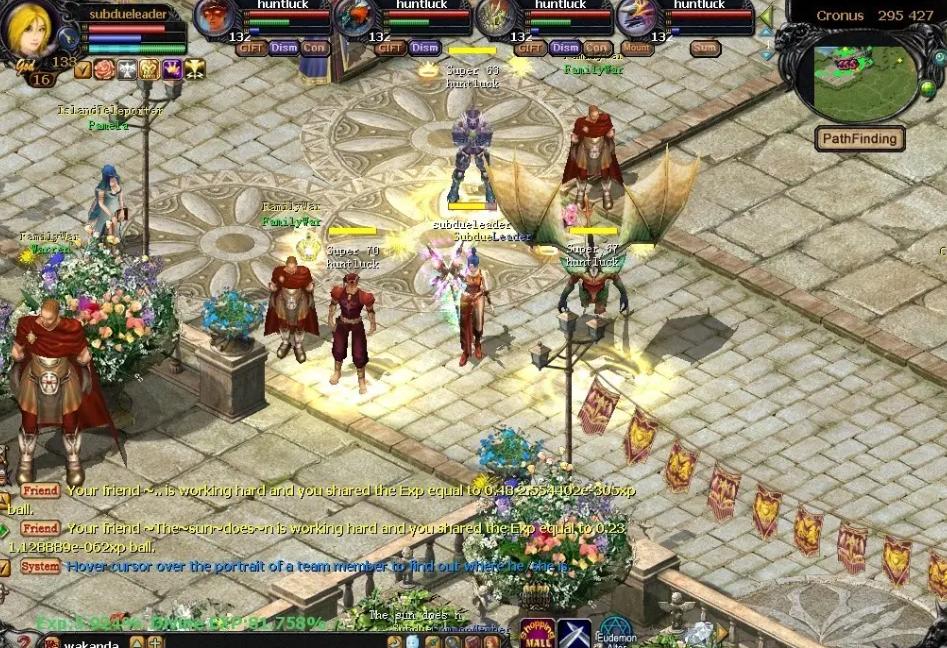The height and width of the screenshot is (648, 947).
Task: Click the purple crown status icon
Action: [171, 69]
